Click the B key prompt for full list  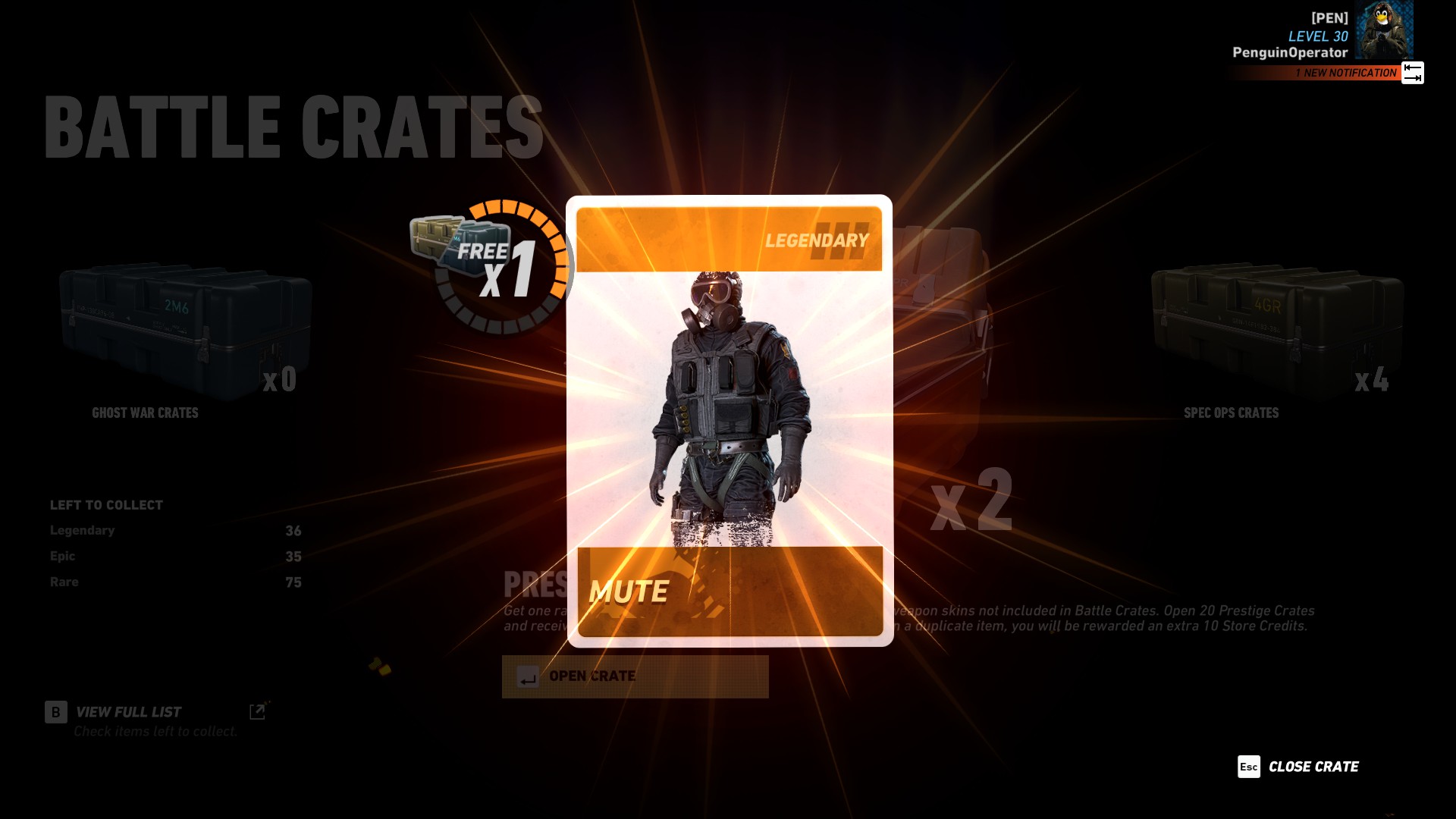point(55,712)
